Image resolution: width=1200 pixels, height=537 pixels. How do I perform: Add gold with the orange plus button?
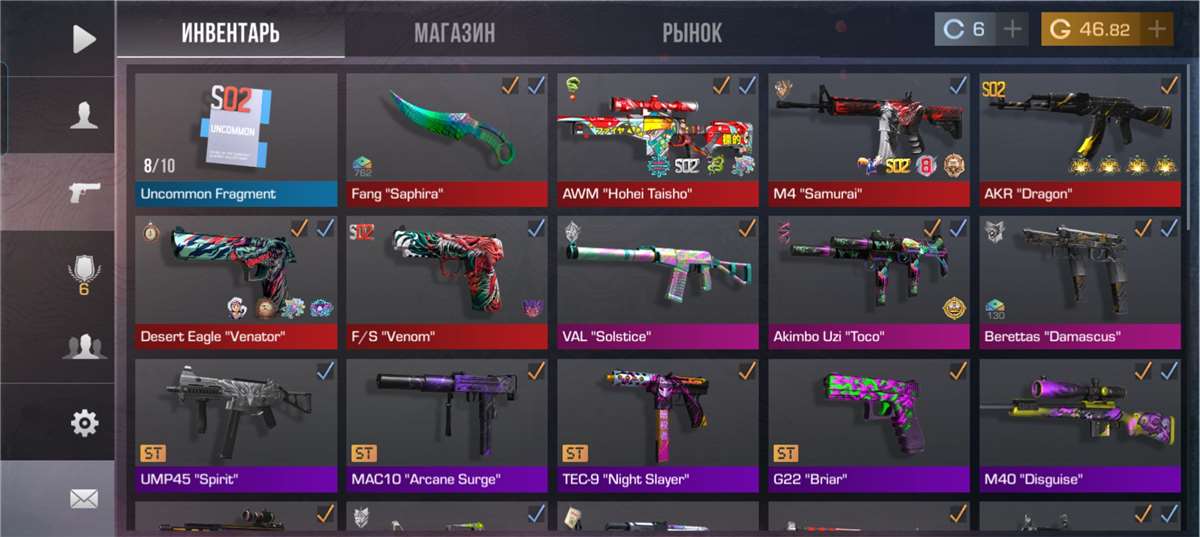pyautogui.click(x=1157, y=29)
